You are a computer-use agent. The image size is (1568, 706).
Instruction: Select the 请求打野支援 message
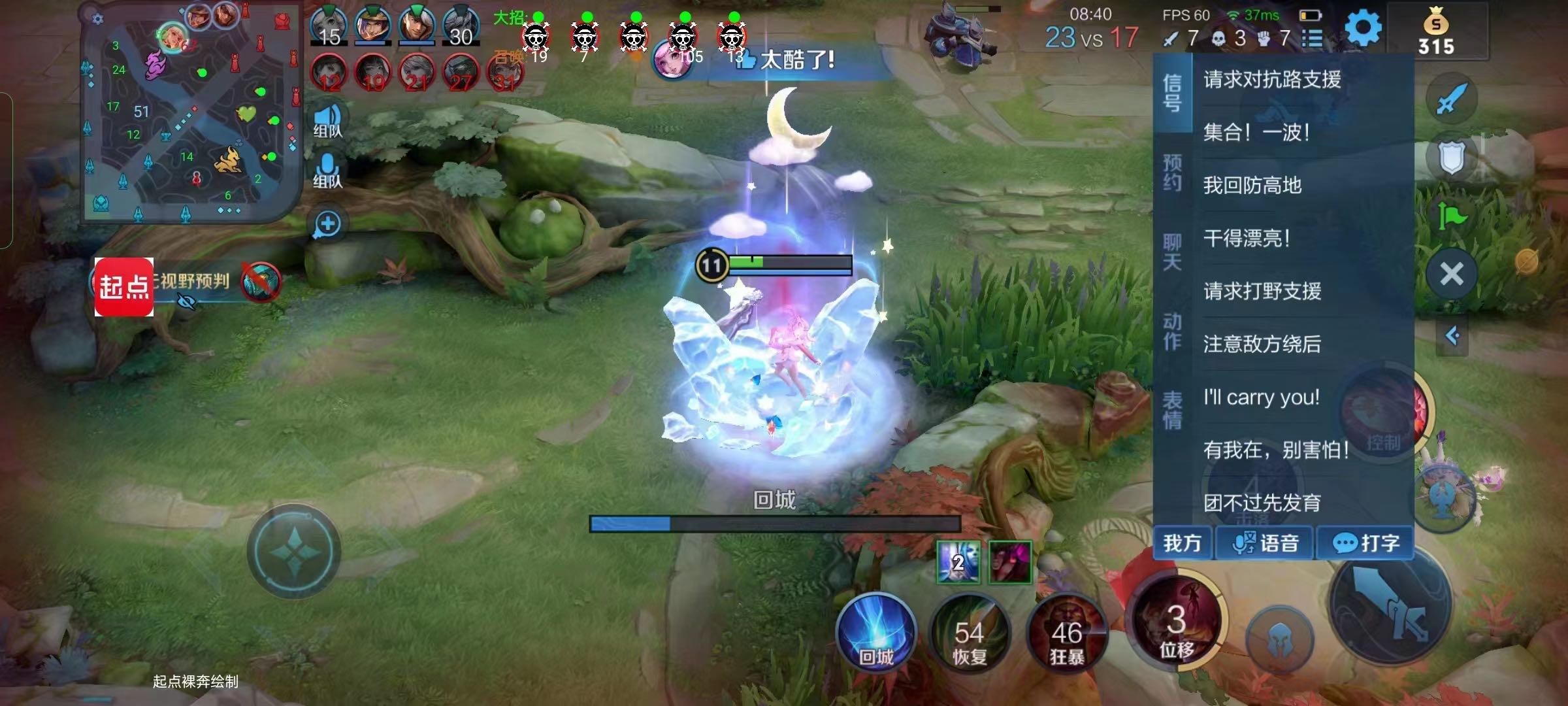tap(1262, 291)
